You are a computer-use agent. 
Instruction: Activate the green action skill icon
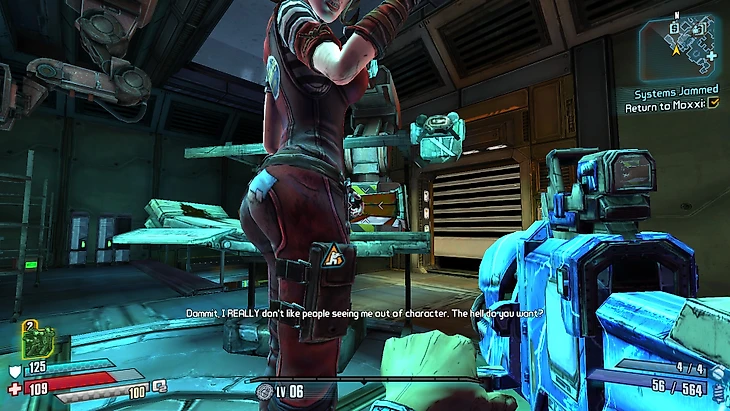tap(38, 341)
